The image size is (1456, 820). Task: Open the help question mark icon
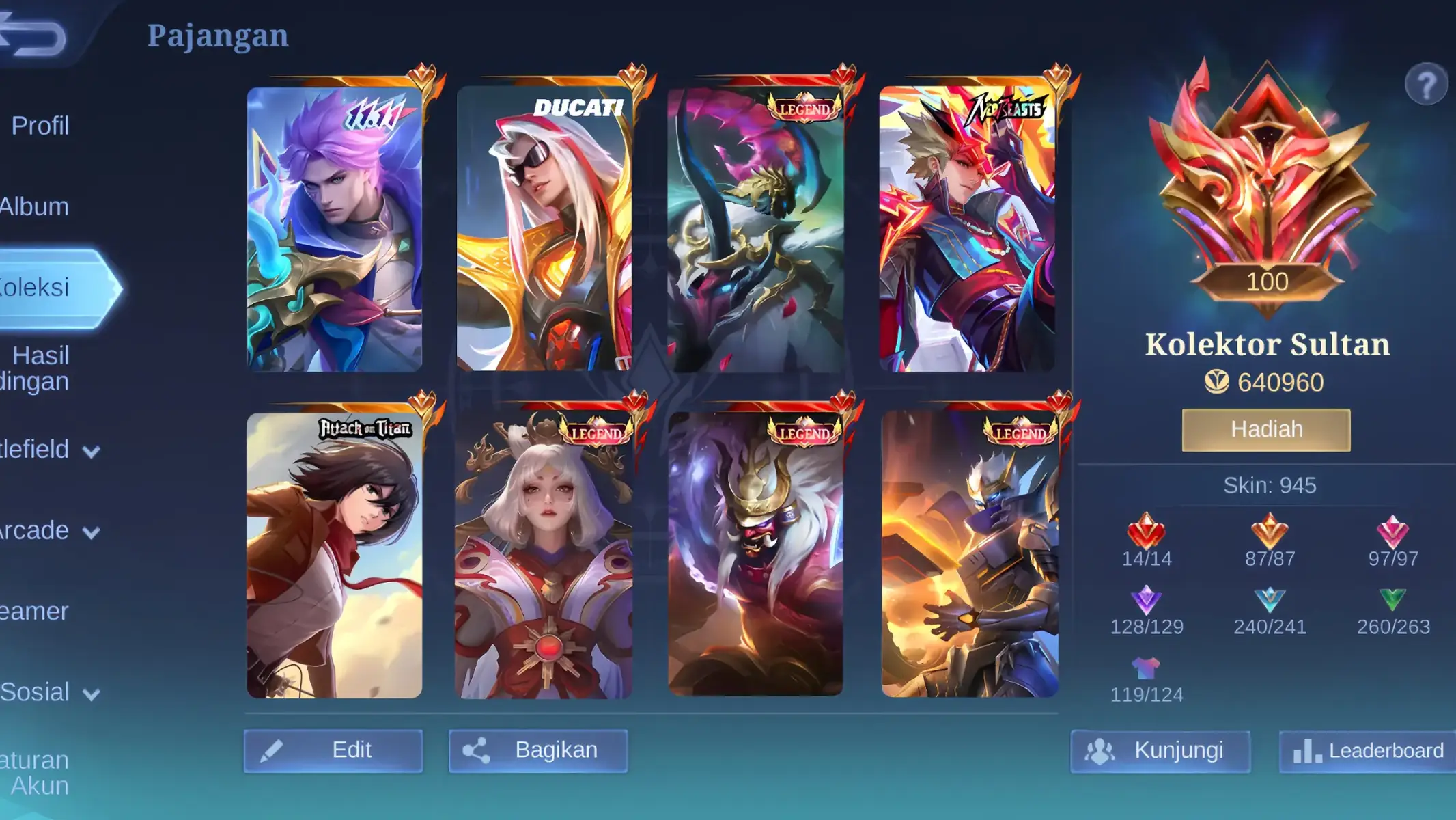(x=1429, y=83)
